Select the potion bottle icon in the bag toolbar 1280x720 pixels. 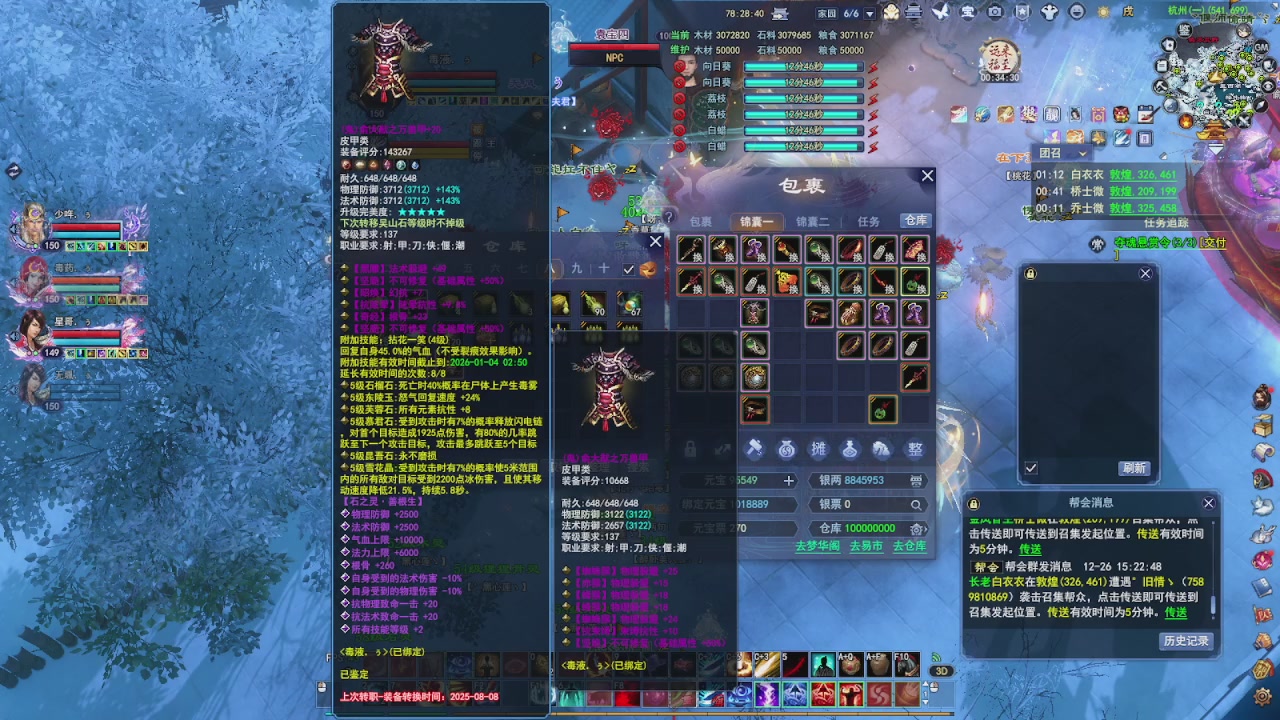click(850, 449)
